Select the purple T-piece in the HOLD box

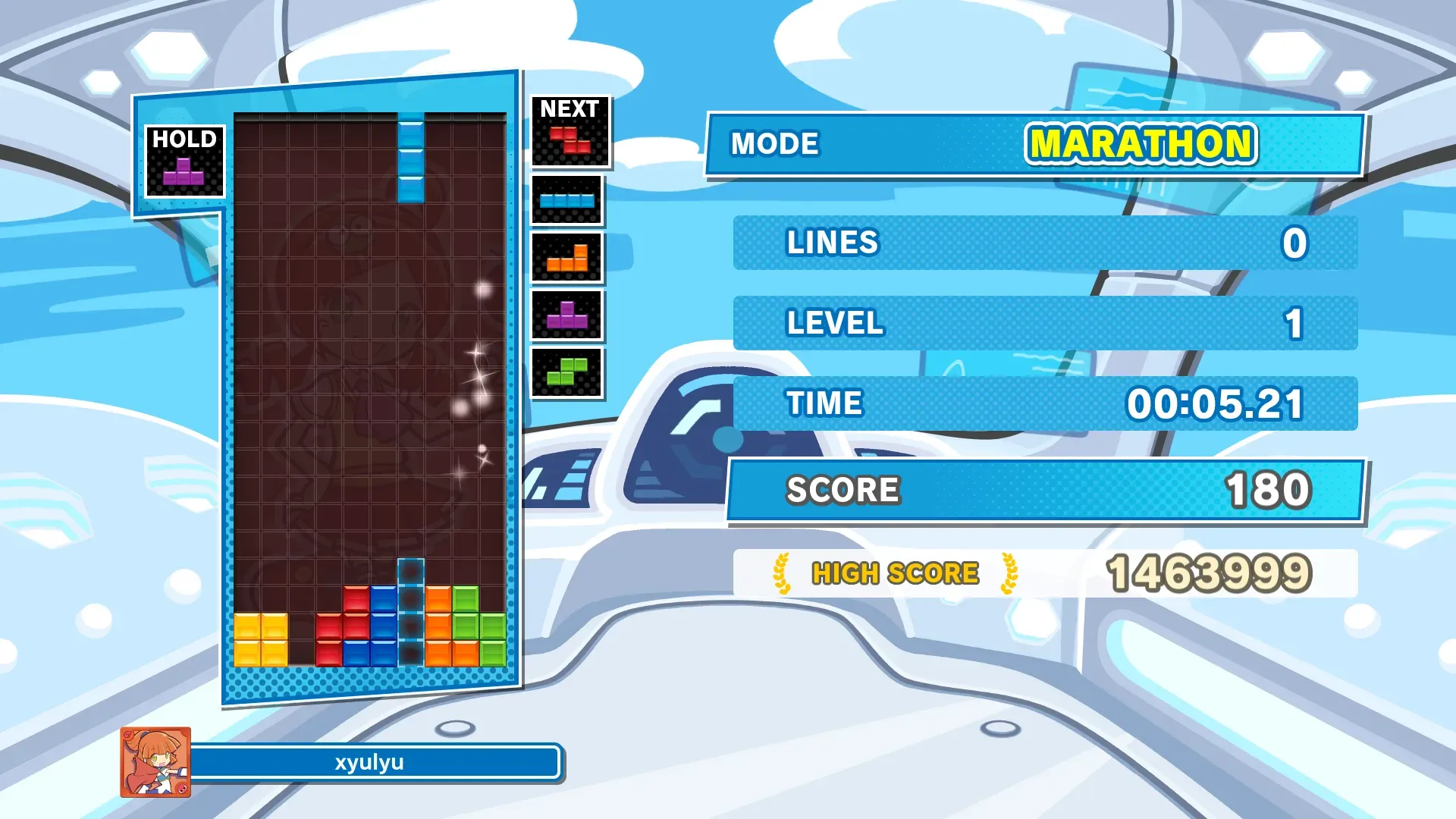click(184, 172)
